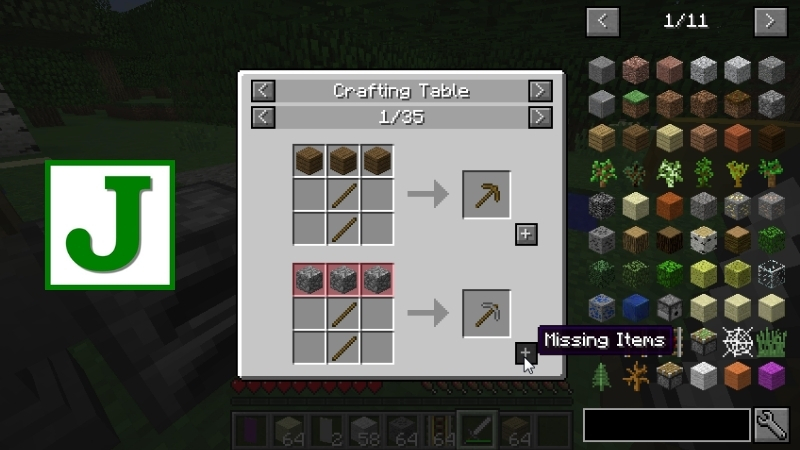The image size is (800, 450).
Task: Click the green J logo overlay
Action: [x=110, y=225]
